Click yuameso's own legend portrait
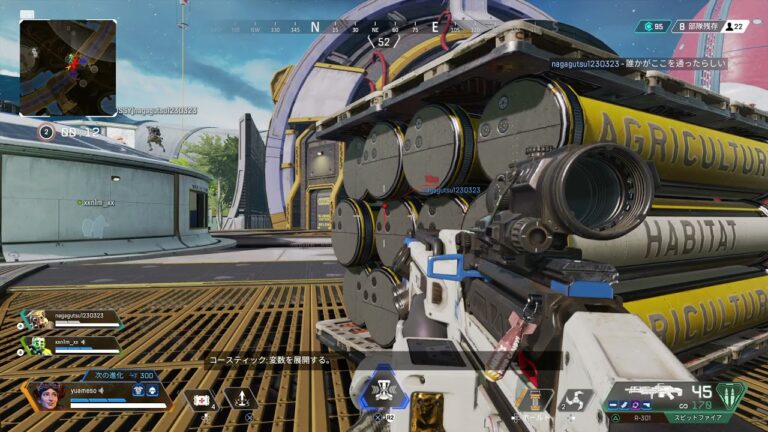 tap(47, 395)
